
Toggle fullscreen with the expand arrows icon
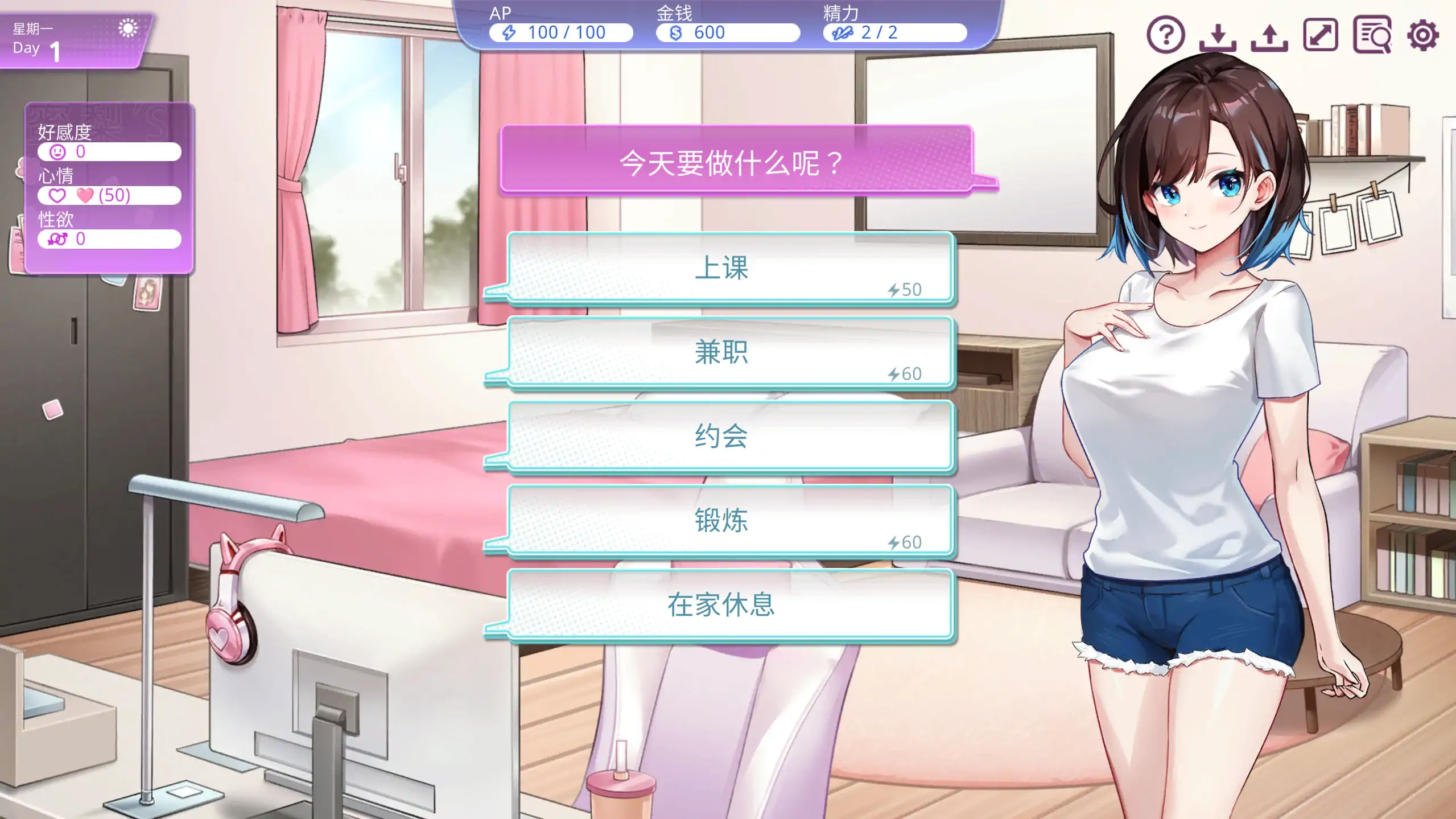[x=1321, y=36]
